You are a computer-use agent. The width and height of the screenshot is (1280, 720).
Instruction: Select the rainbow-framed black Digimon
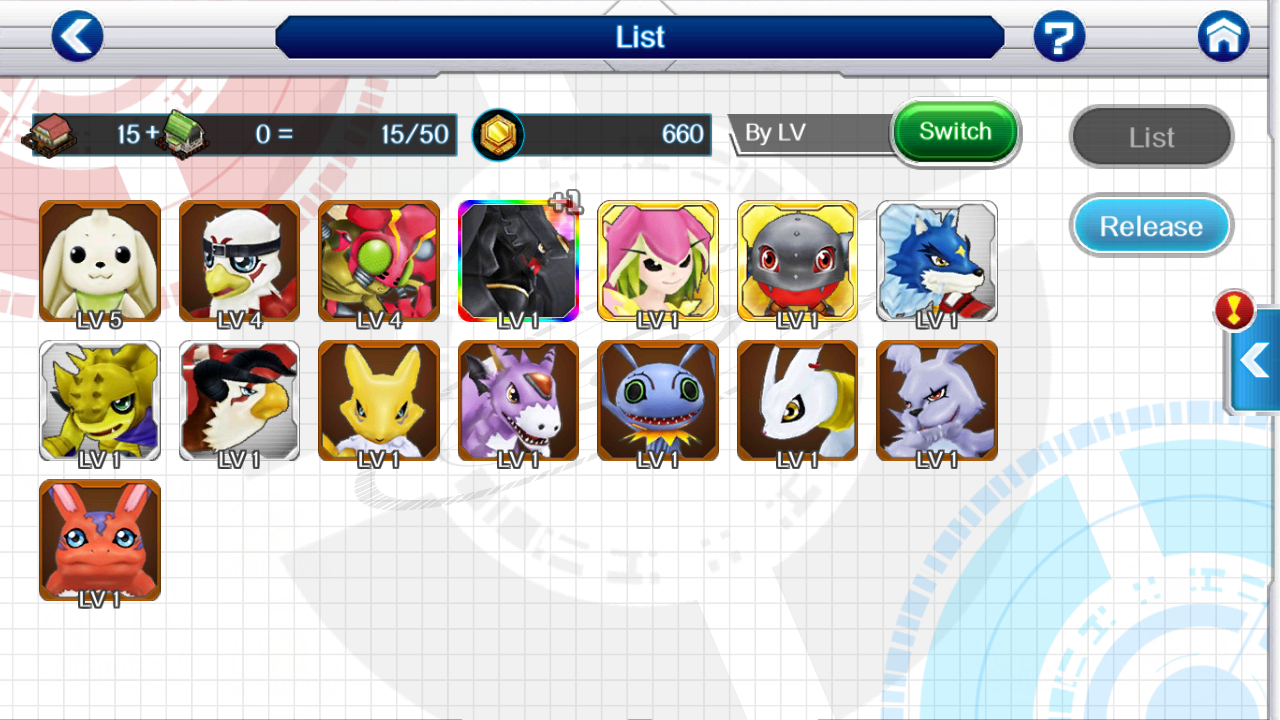(518, 261)
